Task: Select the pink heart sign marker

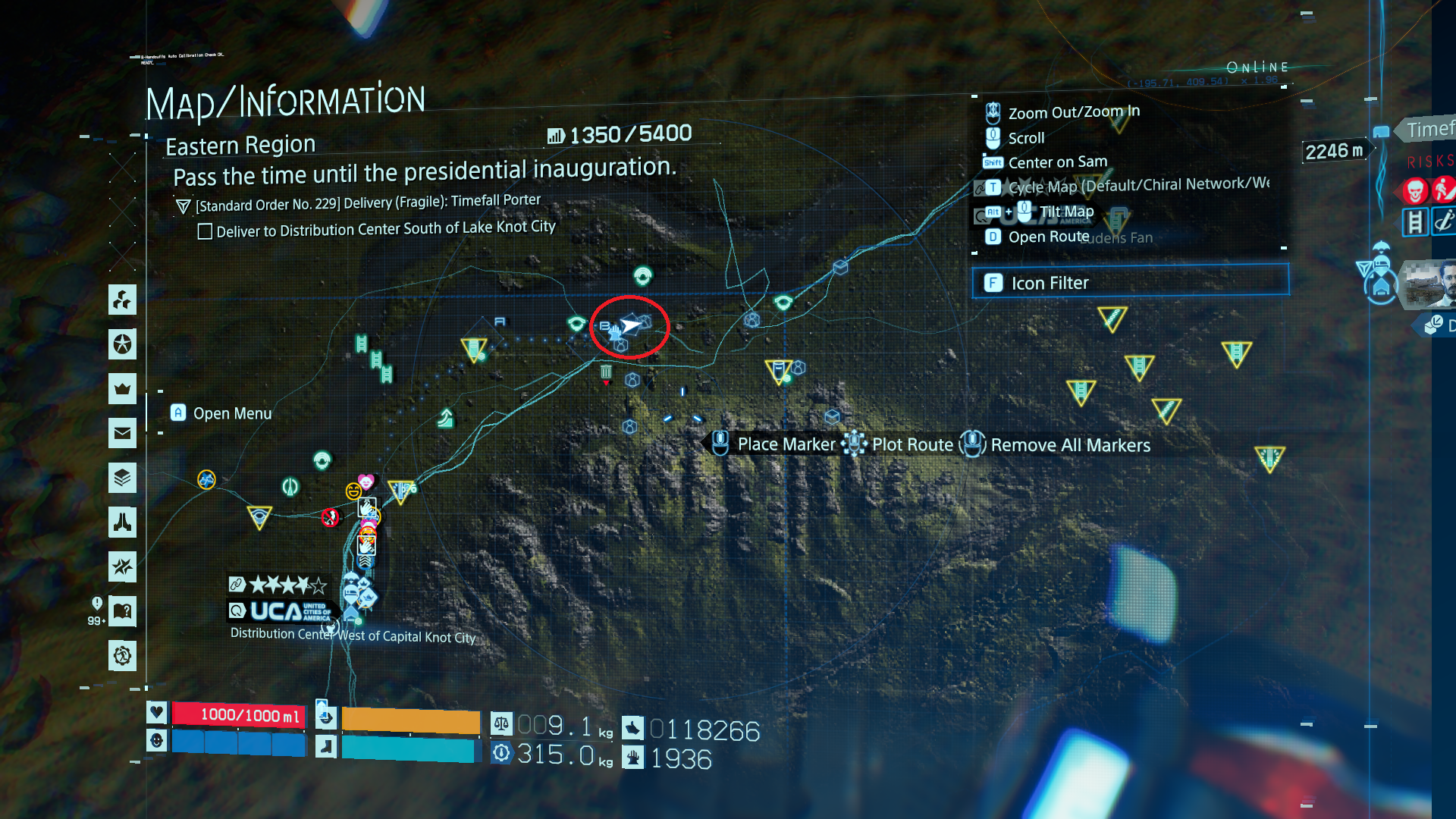Action: [x=366, y=482]
